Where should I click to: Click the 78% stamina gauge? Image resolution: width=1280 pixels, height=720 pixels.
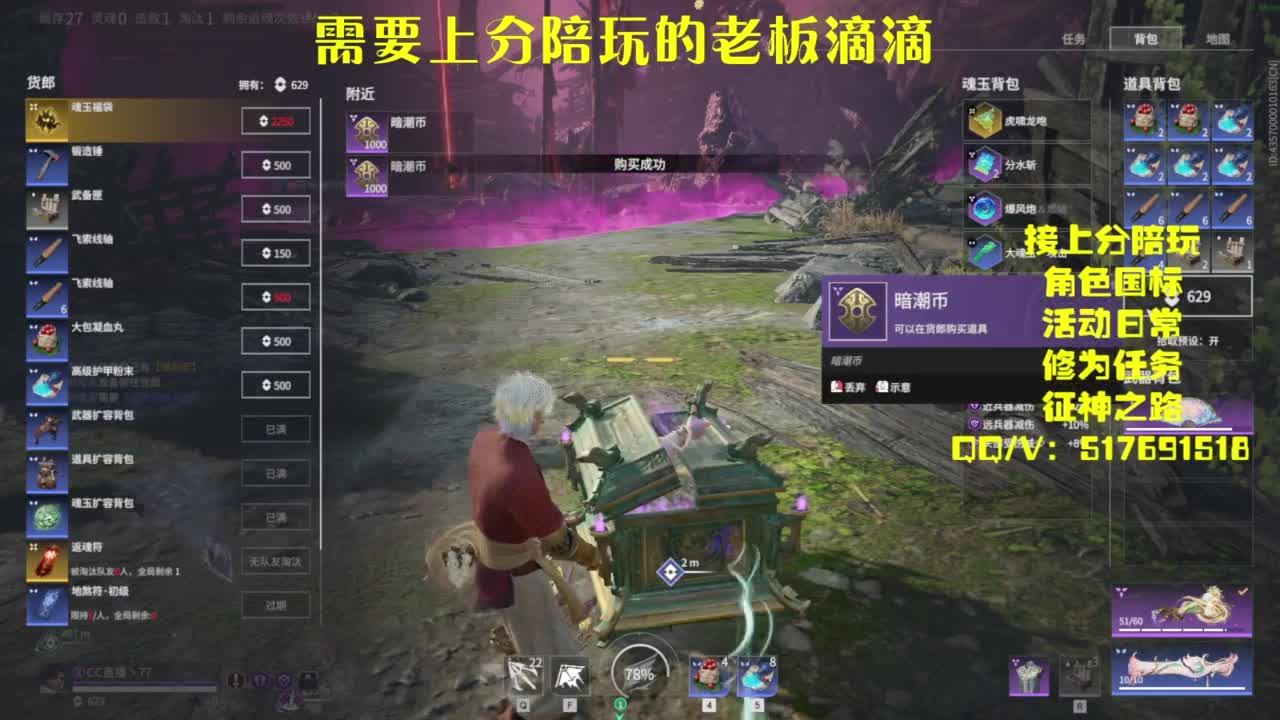(633, 673)
